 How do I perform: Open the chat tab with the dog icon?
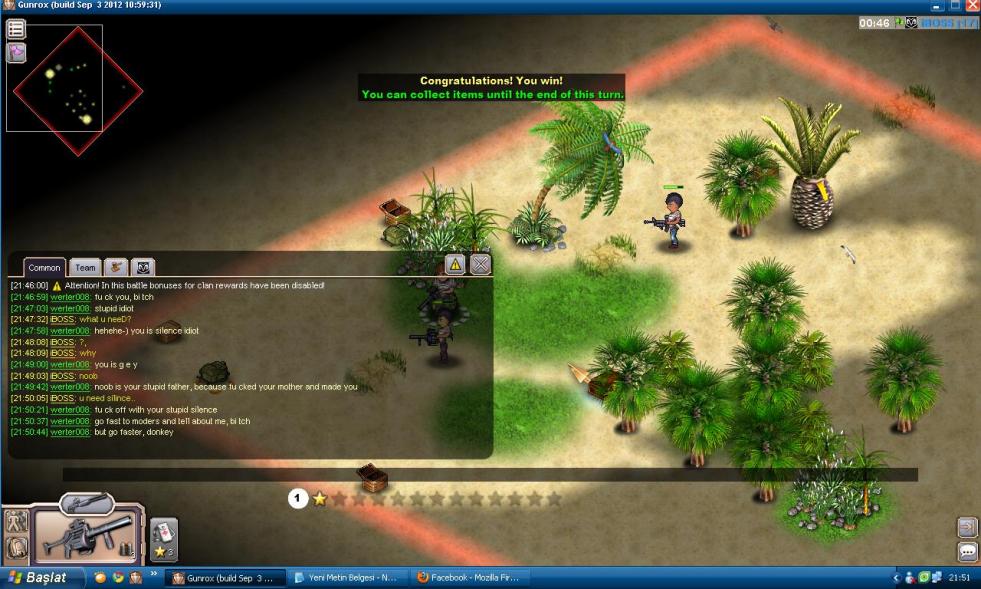click(116, 267)
